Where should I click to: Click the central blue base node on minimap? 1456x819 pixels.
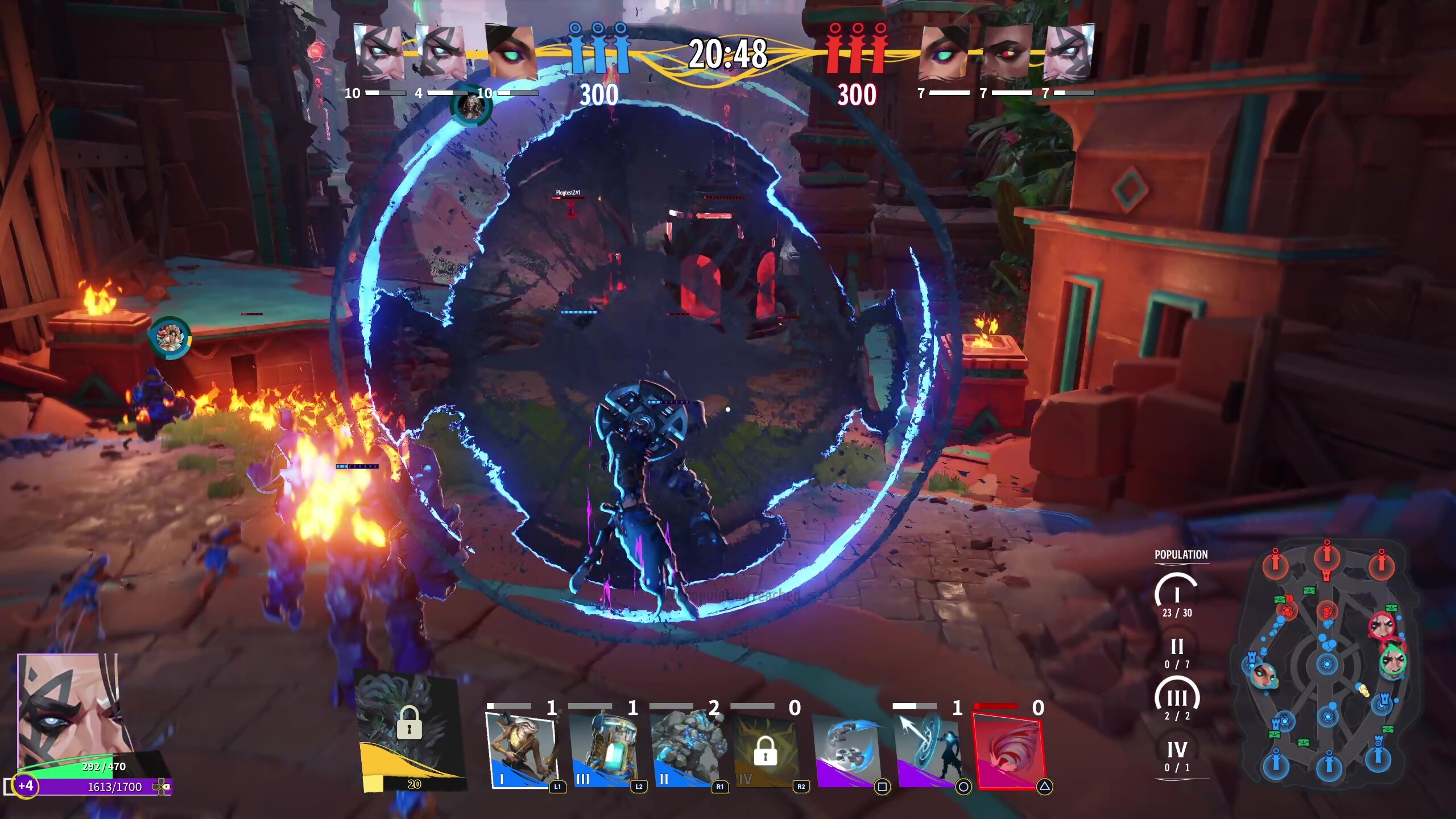[x=1327, y=664]
